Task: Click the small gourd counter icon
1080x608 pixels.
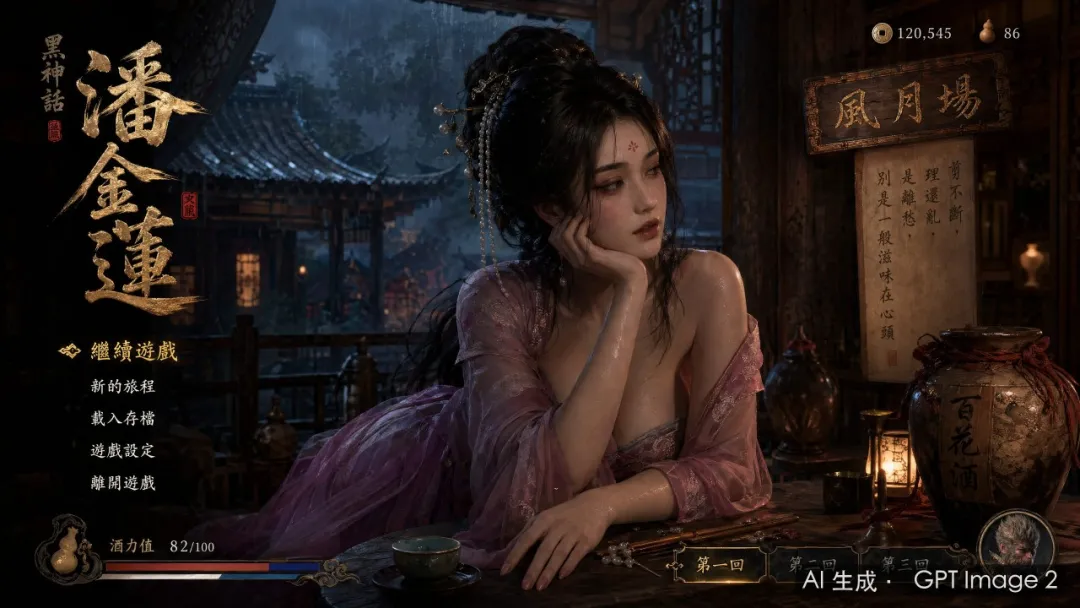Action: pos(987,32)
